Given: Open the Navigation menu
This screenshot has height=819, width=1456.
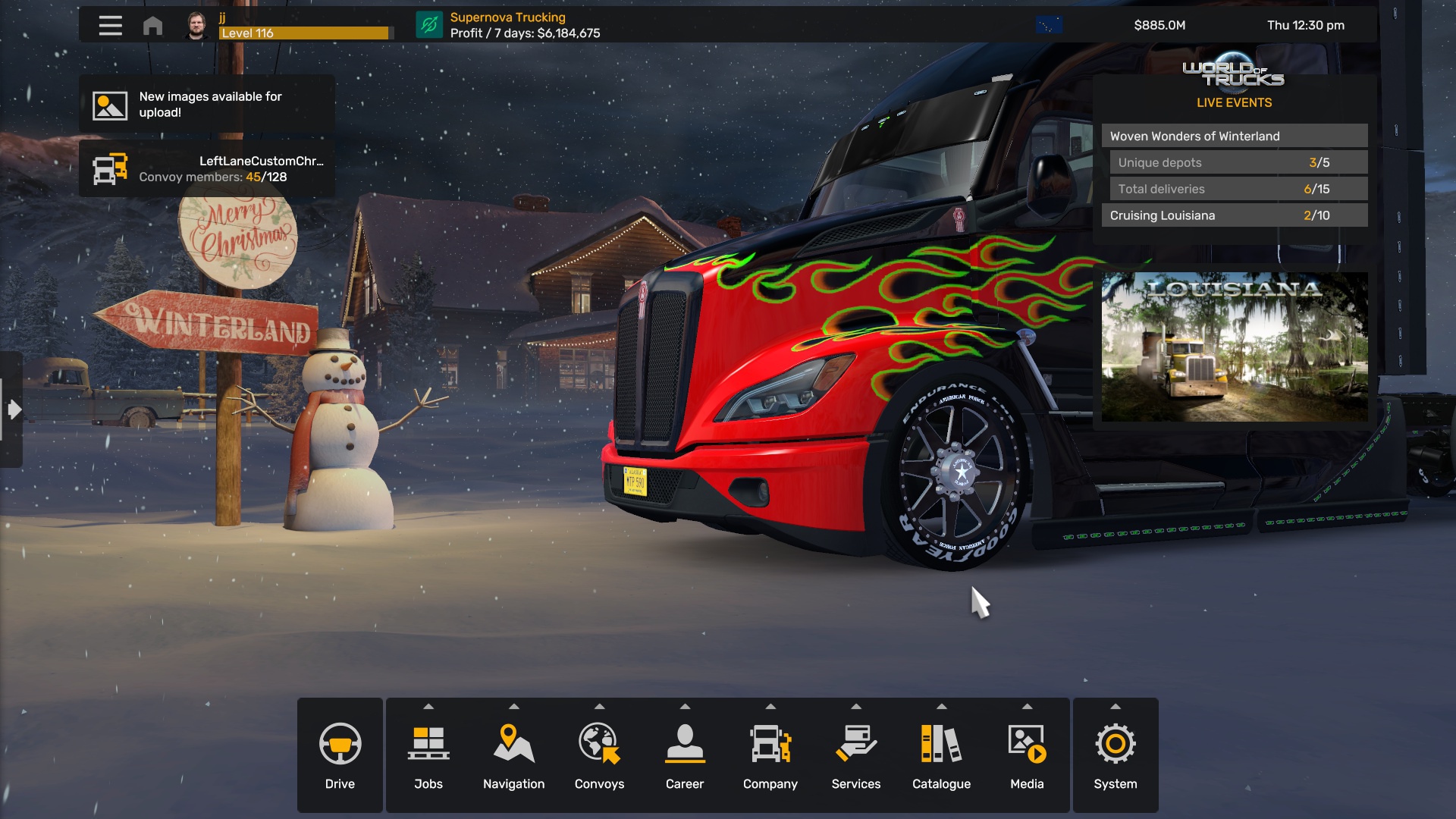Looking at the screenshot, I should click(x=513, y=755).
